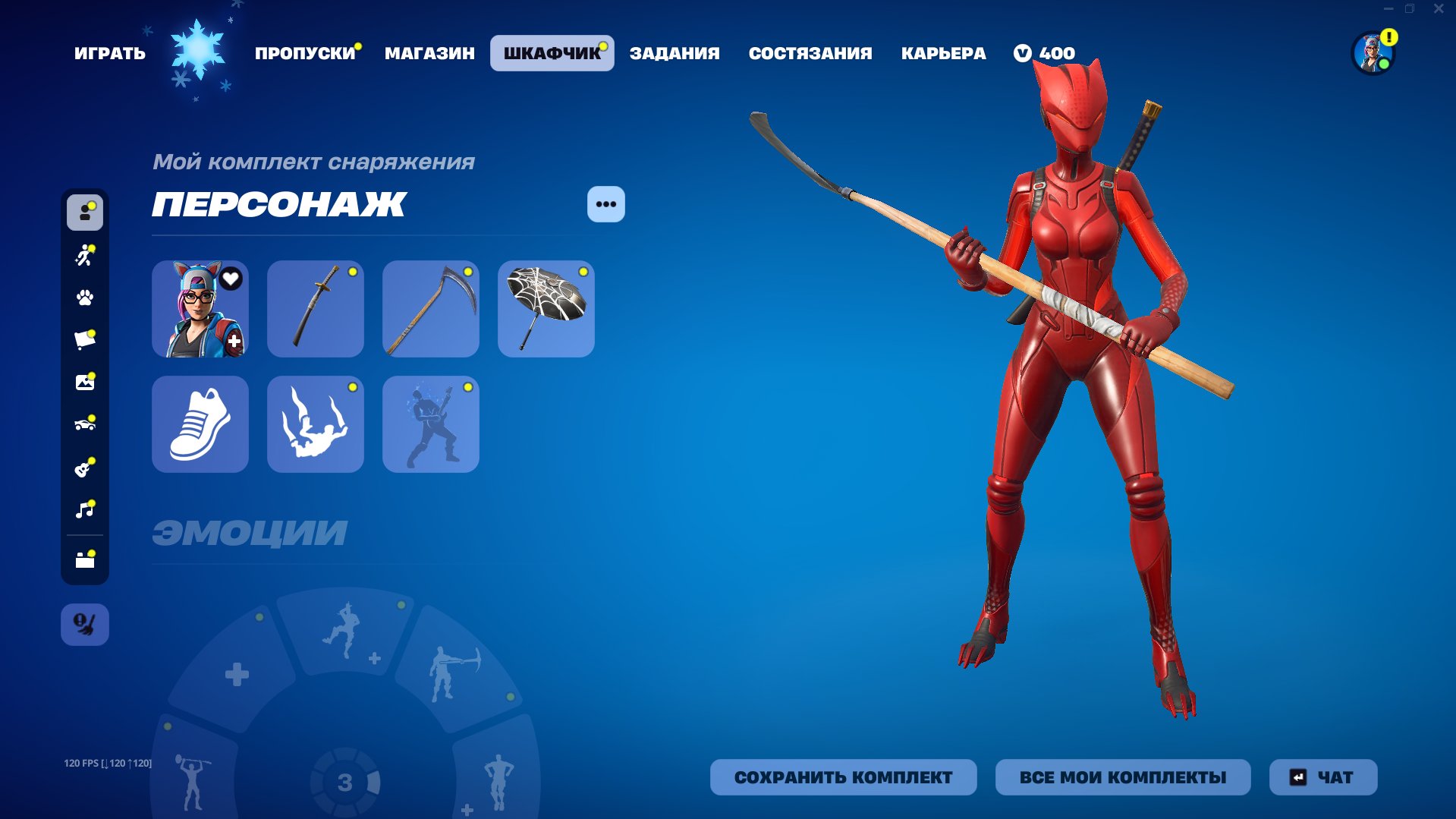The image size is (1456, 819).
Task: Open the emotes category icon in the sidebar
Action: pos(84,256)
